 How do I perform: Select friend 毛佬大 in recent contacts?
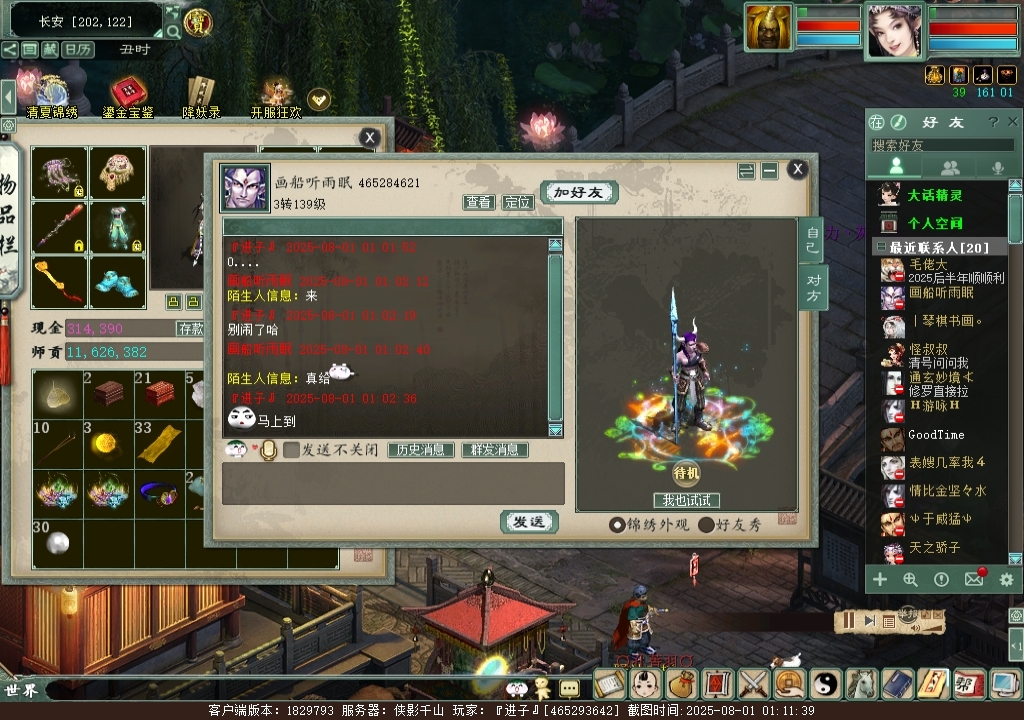pos(927,265)
